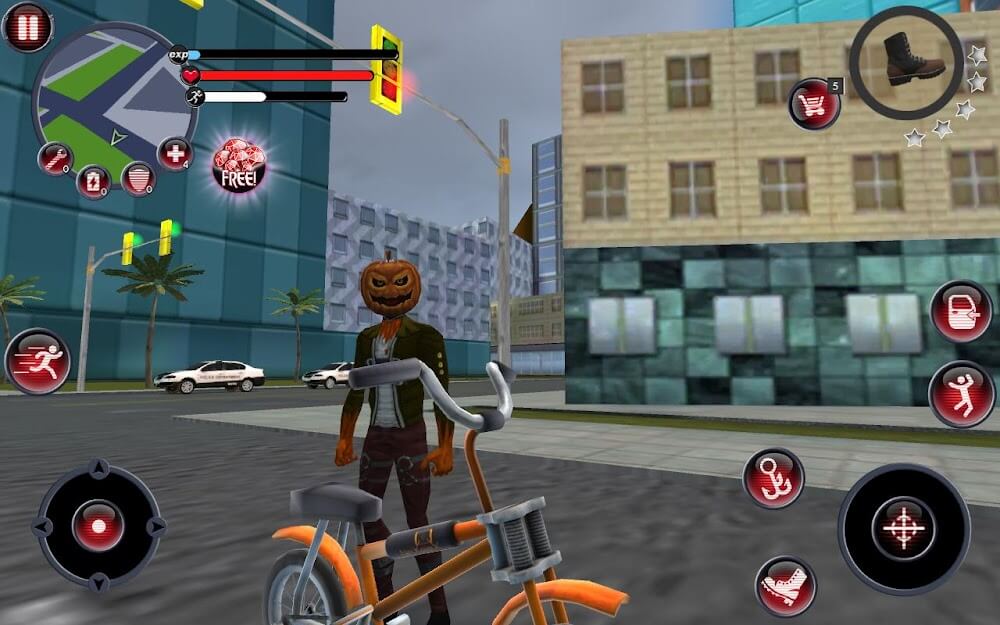Activate the shield armor item
1000x625 pixels.
138,177
